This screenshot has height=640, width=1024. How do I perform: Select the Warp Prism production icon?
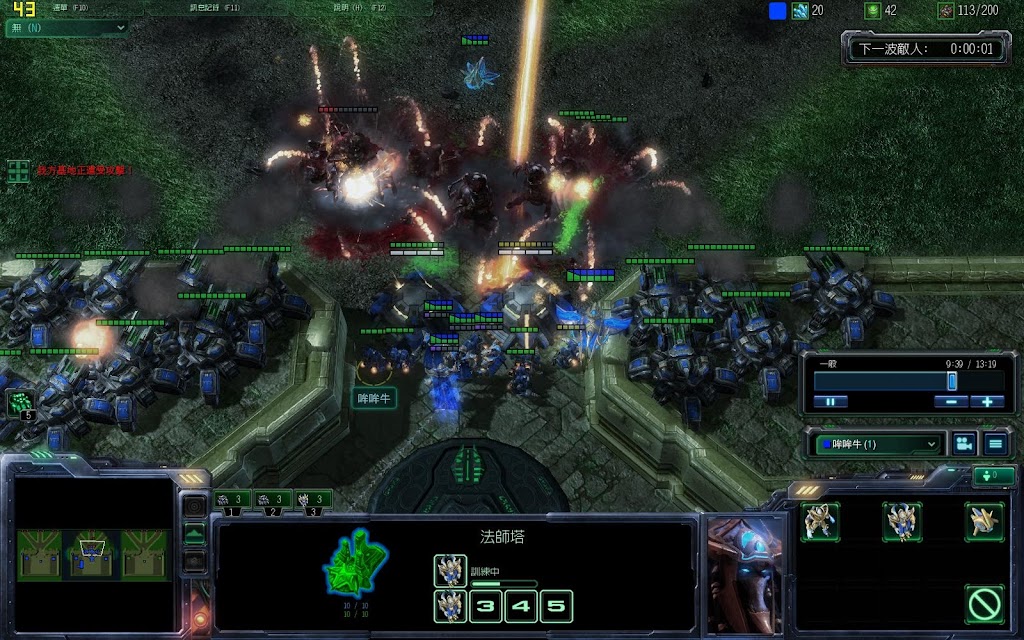pos(984,521)
